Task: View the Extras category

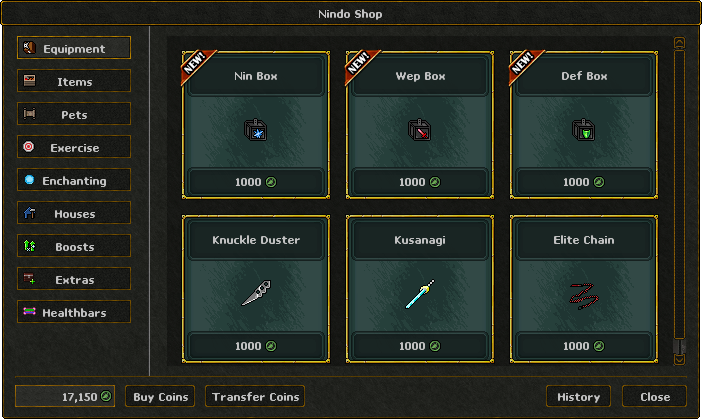Action: pyautogui.click(x=74, y=279)
